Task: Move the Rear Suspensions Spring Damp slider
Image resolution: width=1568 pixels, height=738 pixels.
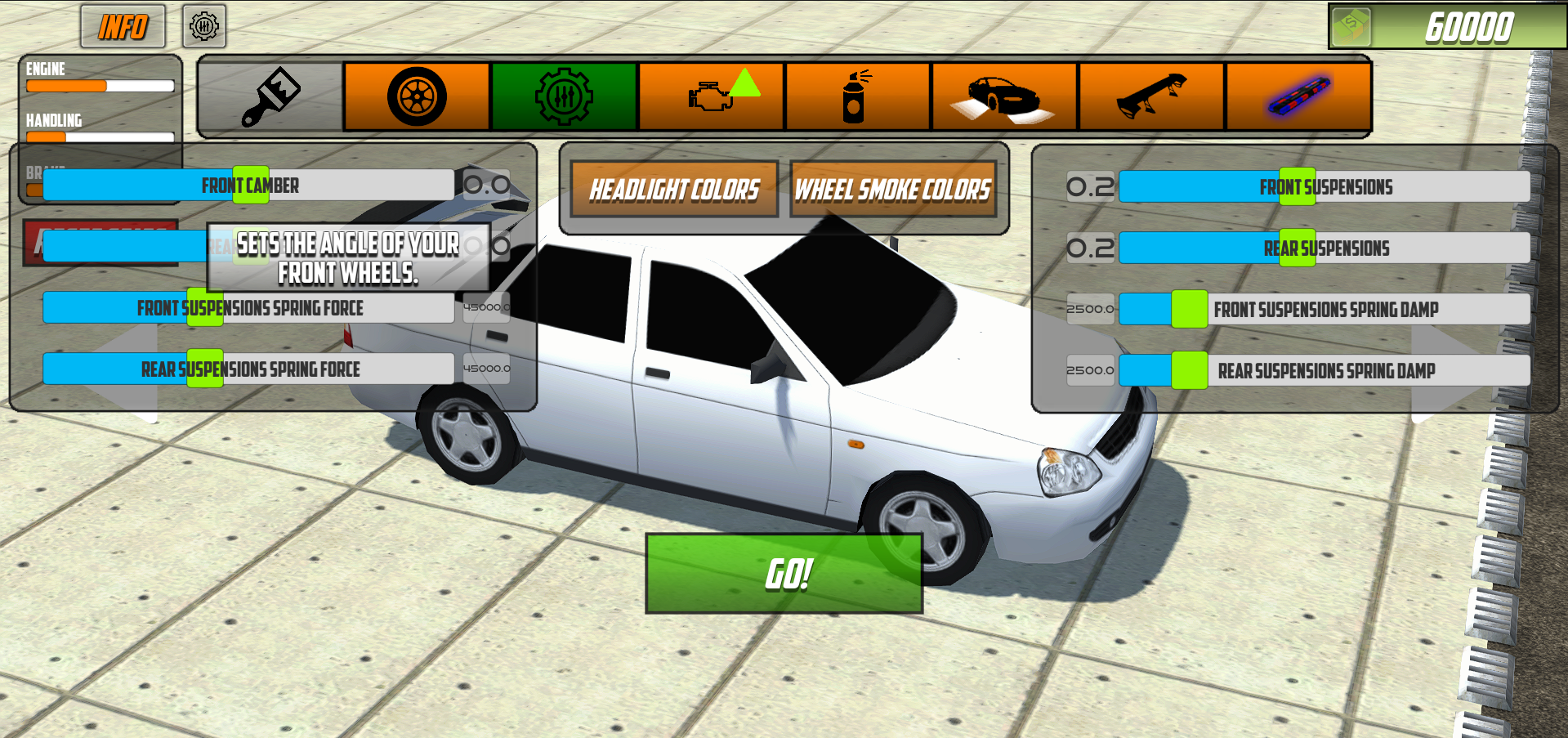Action: point(1190,370)
